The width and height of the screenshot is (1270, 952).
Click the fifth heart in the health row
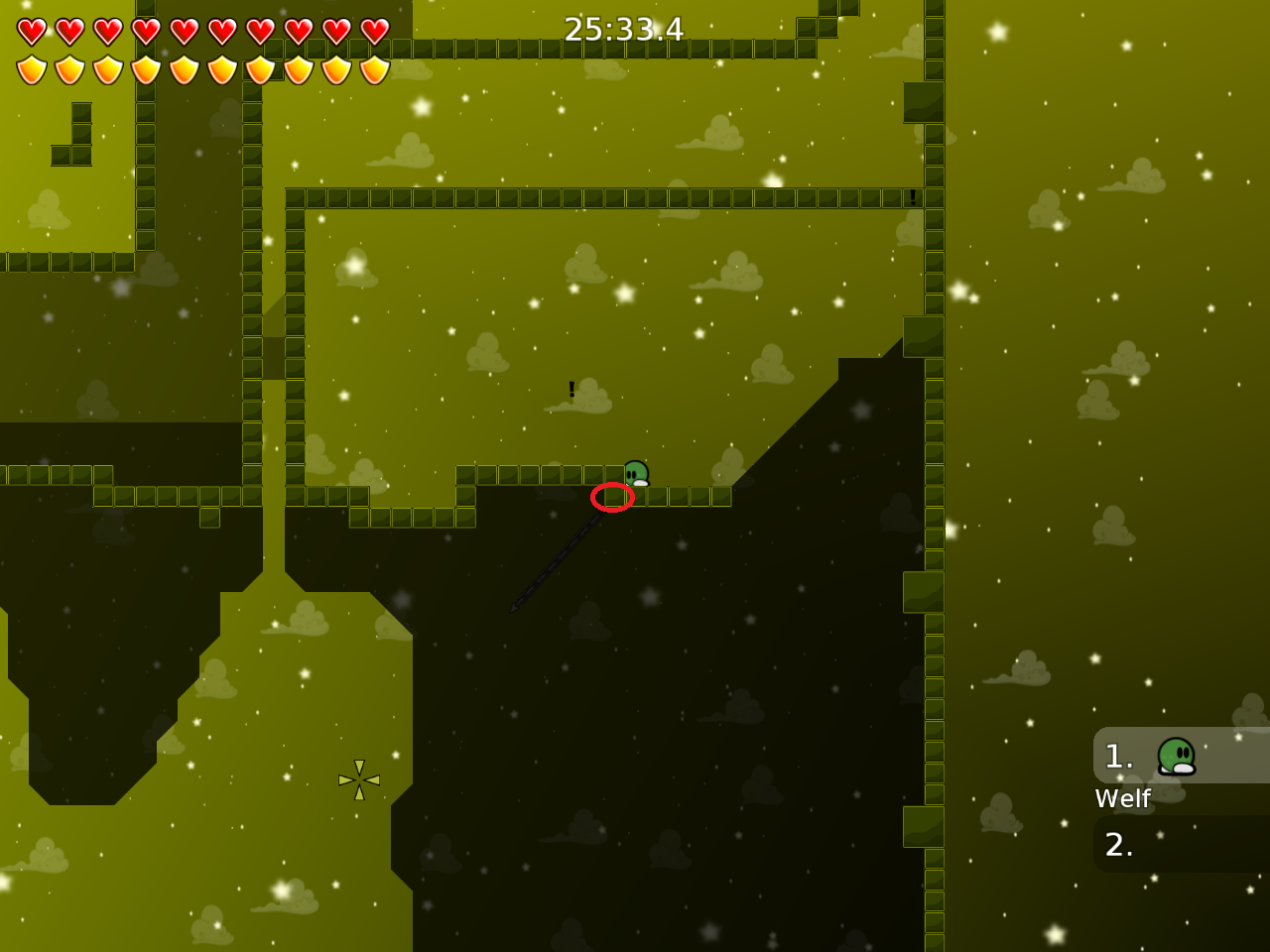tap(184, 32)
